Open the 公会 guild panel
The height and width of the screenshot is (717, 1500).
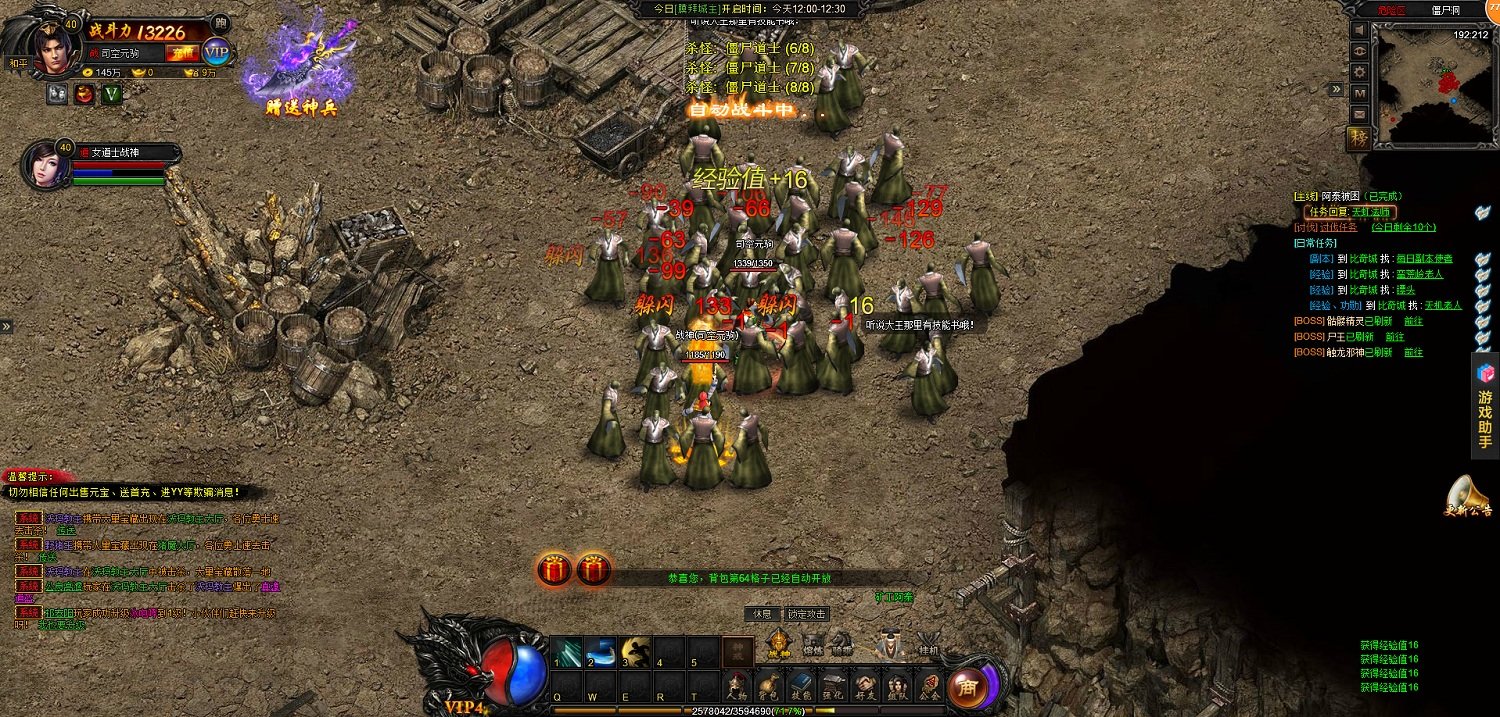[x=929, y=686]
